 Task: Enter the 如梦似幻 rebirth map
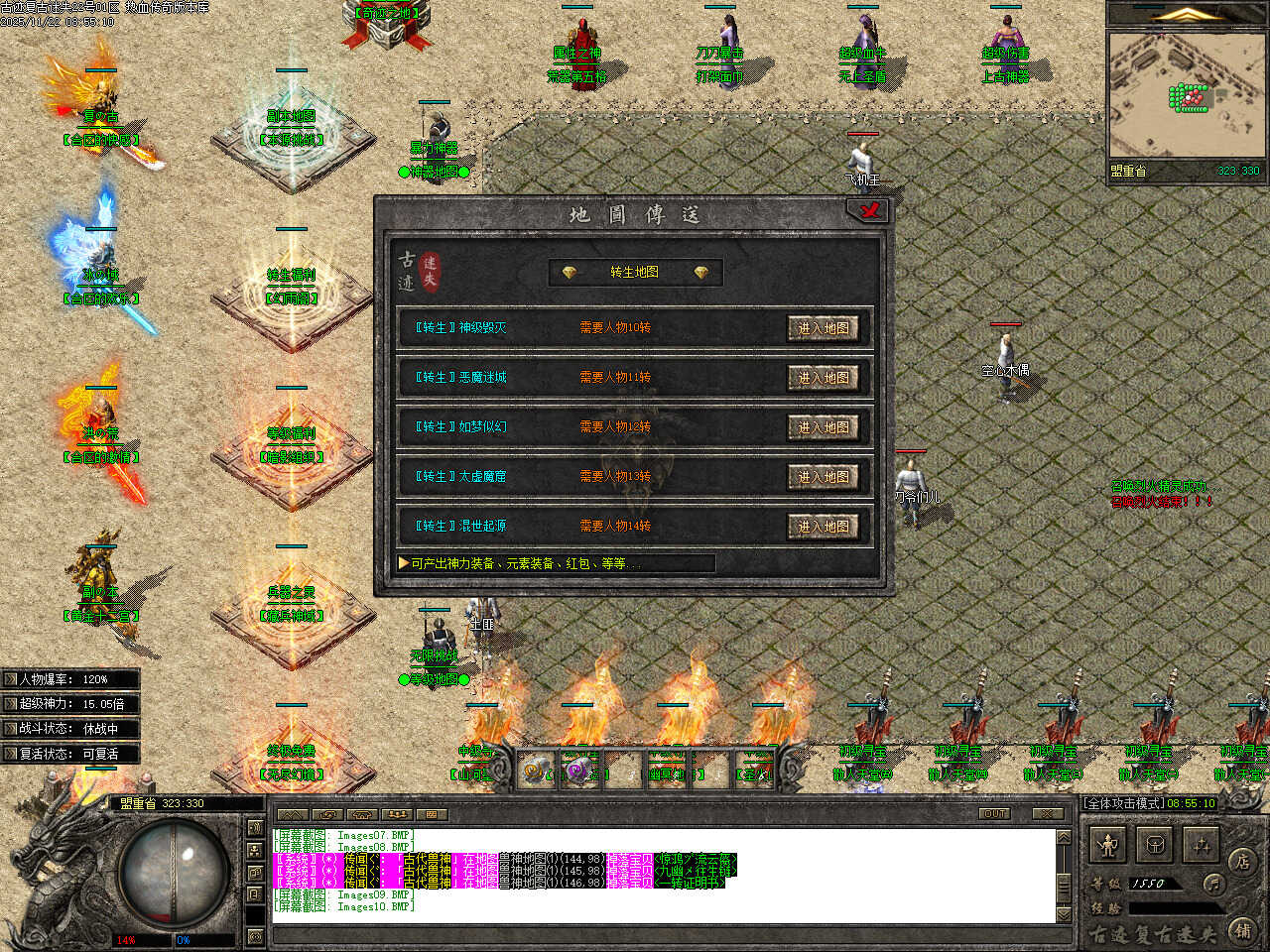coord(823,427)
